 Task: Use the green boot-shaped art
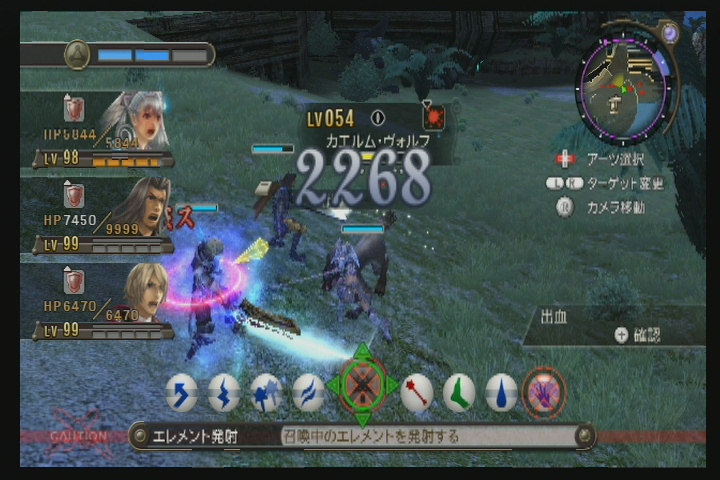pos(459,393)
